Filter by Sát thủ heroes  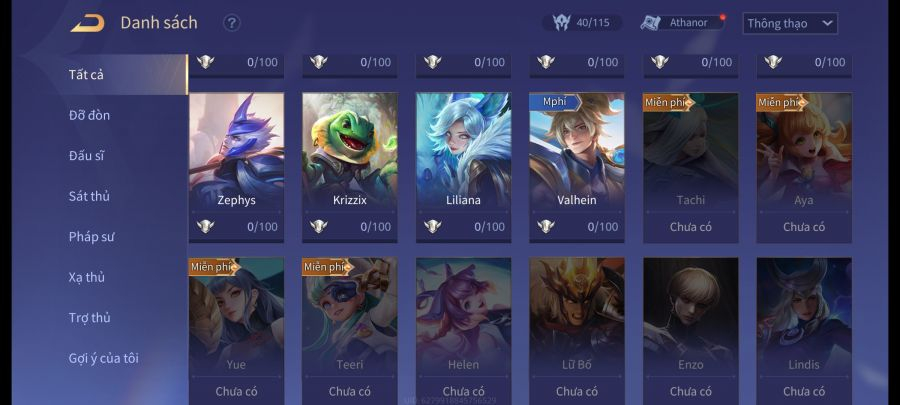coord(89,196)
